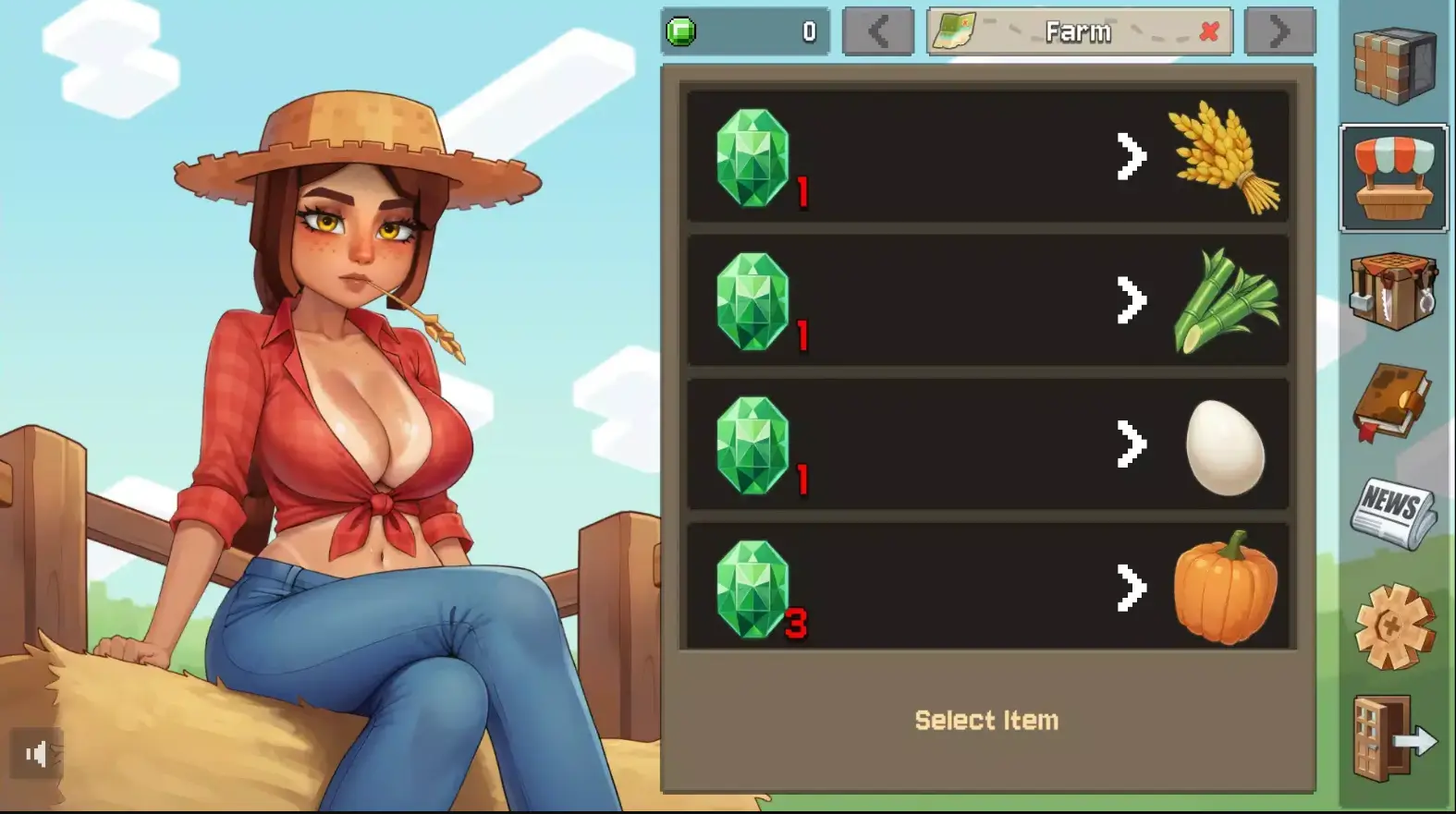Click the left location arrow
This screenshot has height=814, width=1456.
878,30
